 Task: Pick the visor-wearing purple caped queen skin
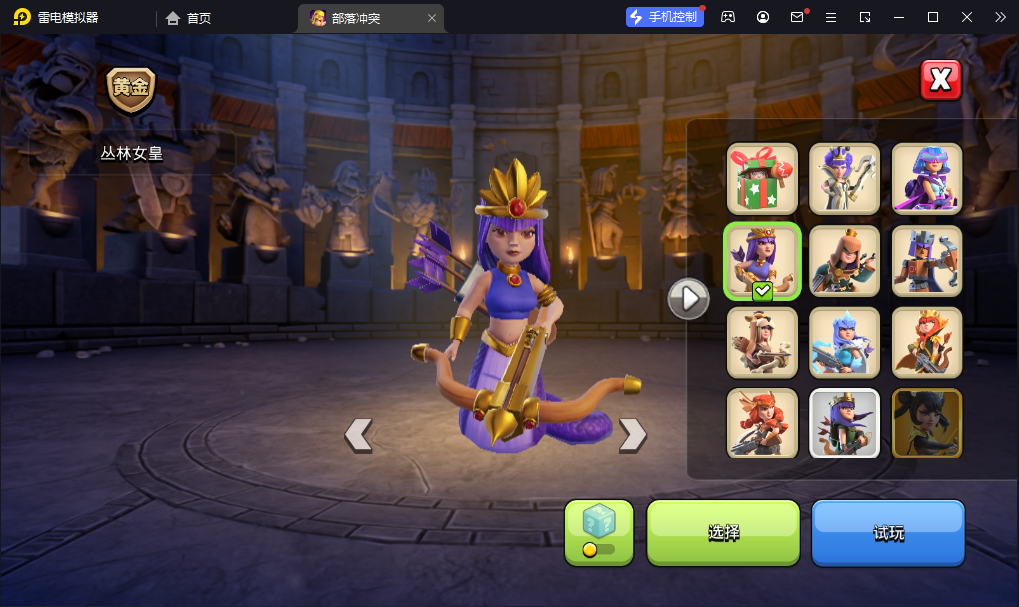(x=926, y=179)
